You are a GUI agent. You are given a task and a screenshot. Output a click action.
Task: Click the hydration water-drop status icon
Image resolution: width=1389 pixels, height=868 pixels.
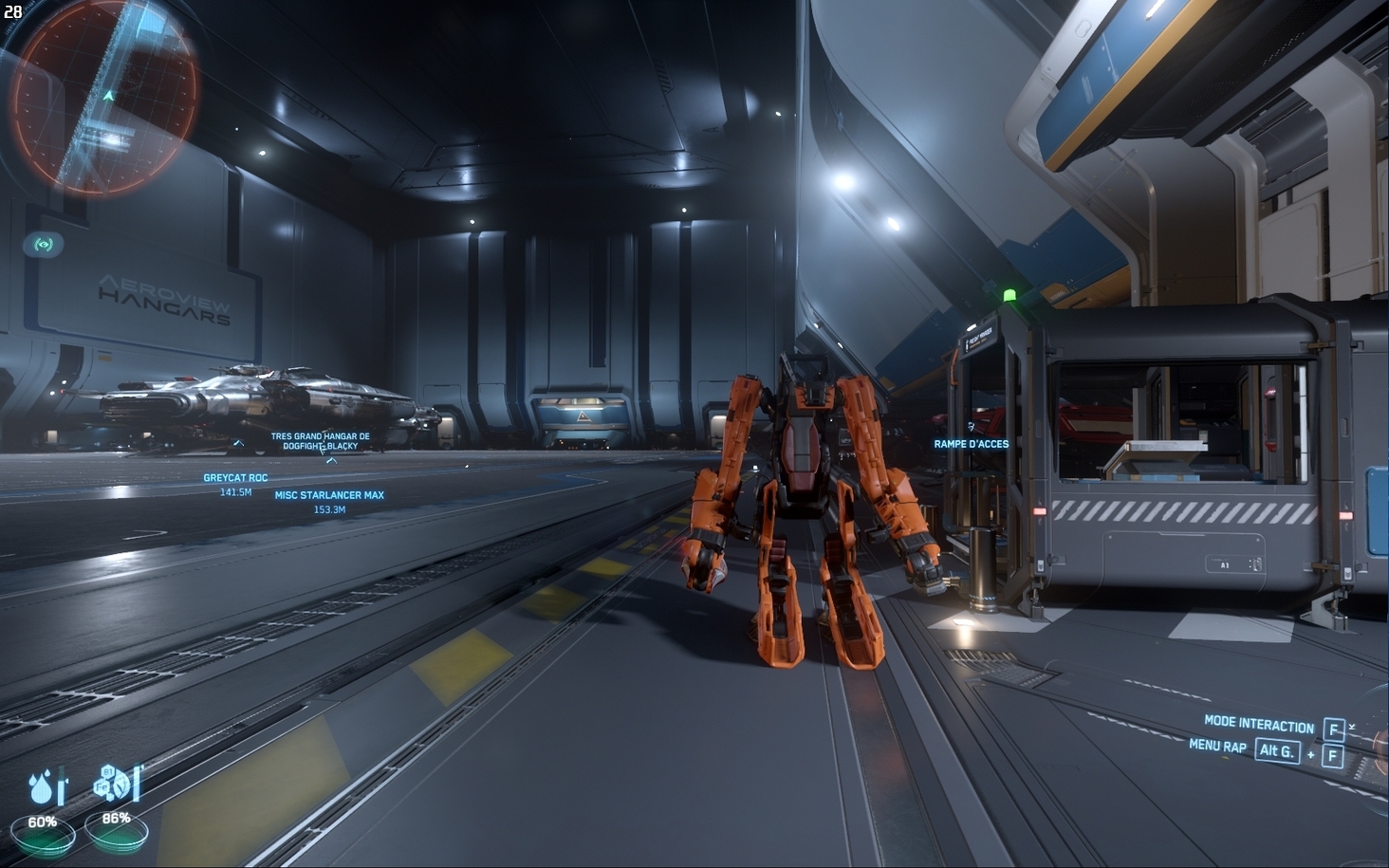pyautogui.click(x=45, y=787)
